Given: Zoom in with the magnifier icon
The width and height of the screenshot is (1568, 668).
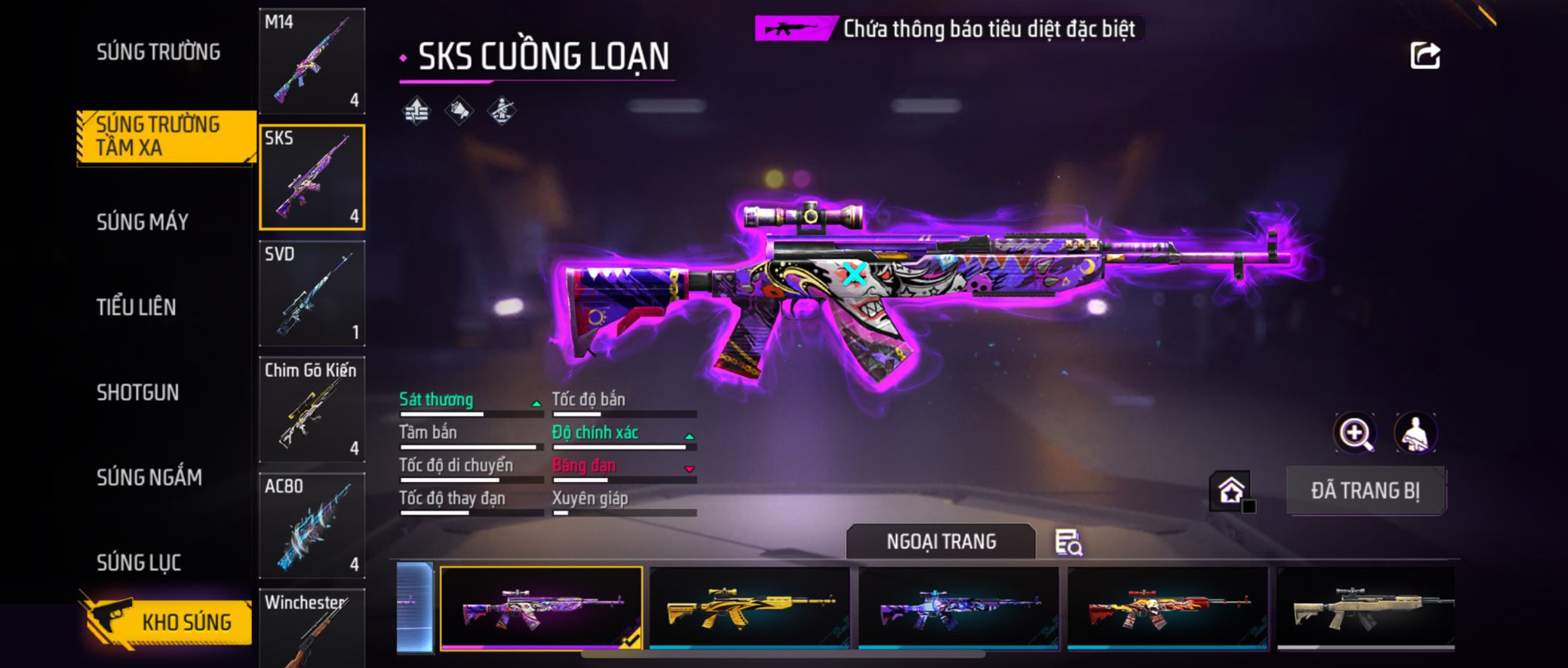Looking at the screenshot, I should click(x=1355, y=433).
